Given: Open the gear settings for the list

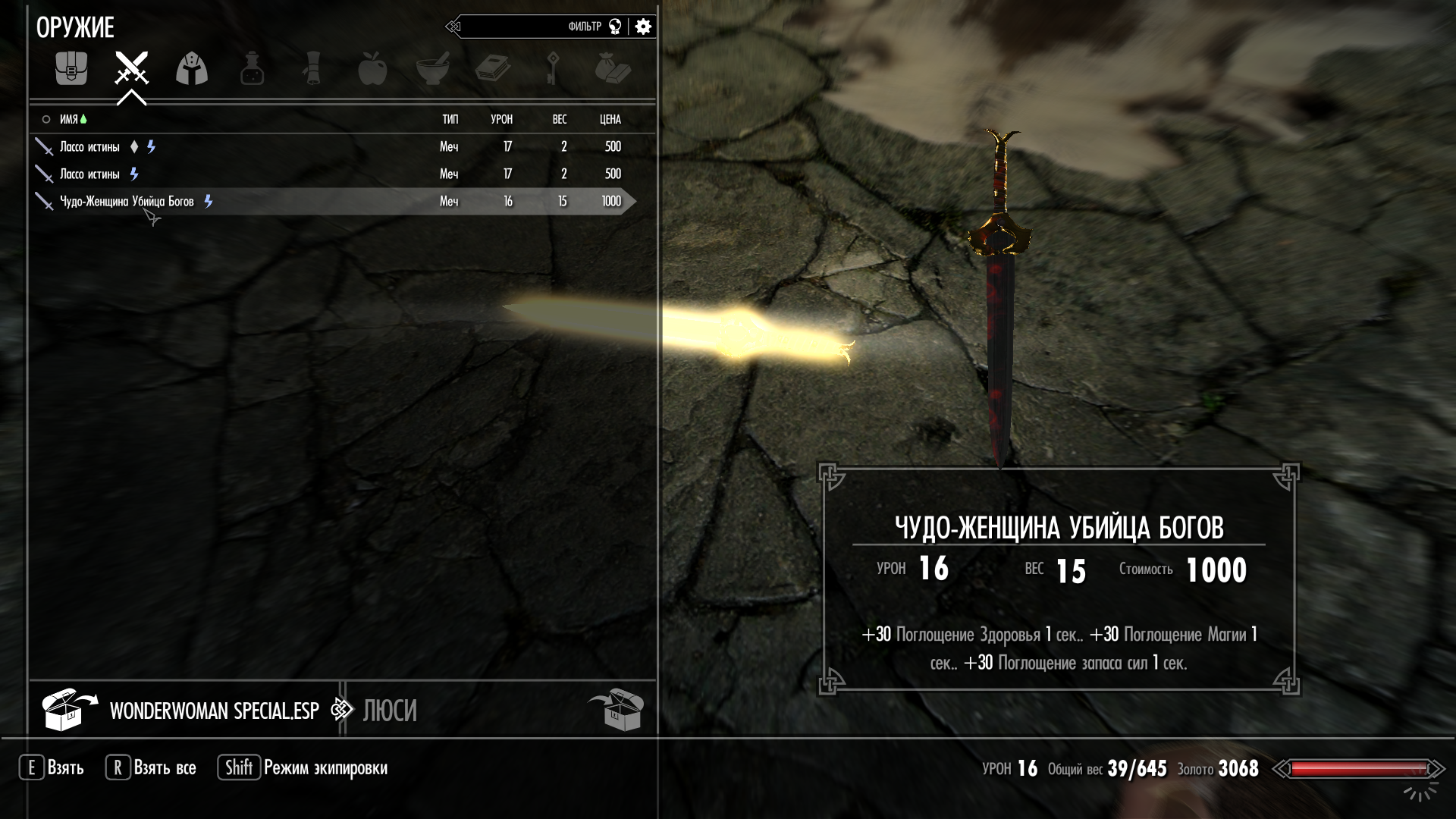Looking at the screenshot, I should pos(643,27).
